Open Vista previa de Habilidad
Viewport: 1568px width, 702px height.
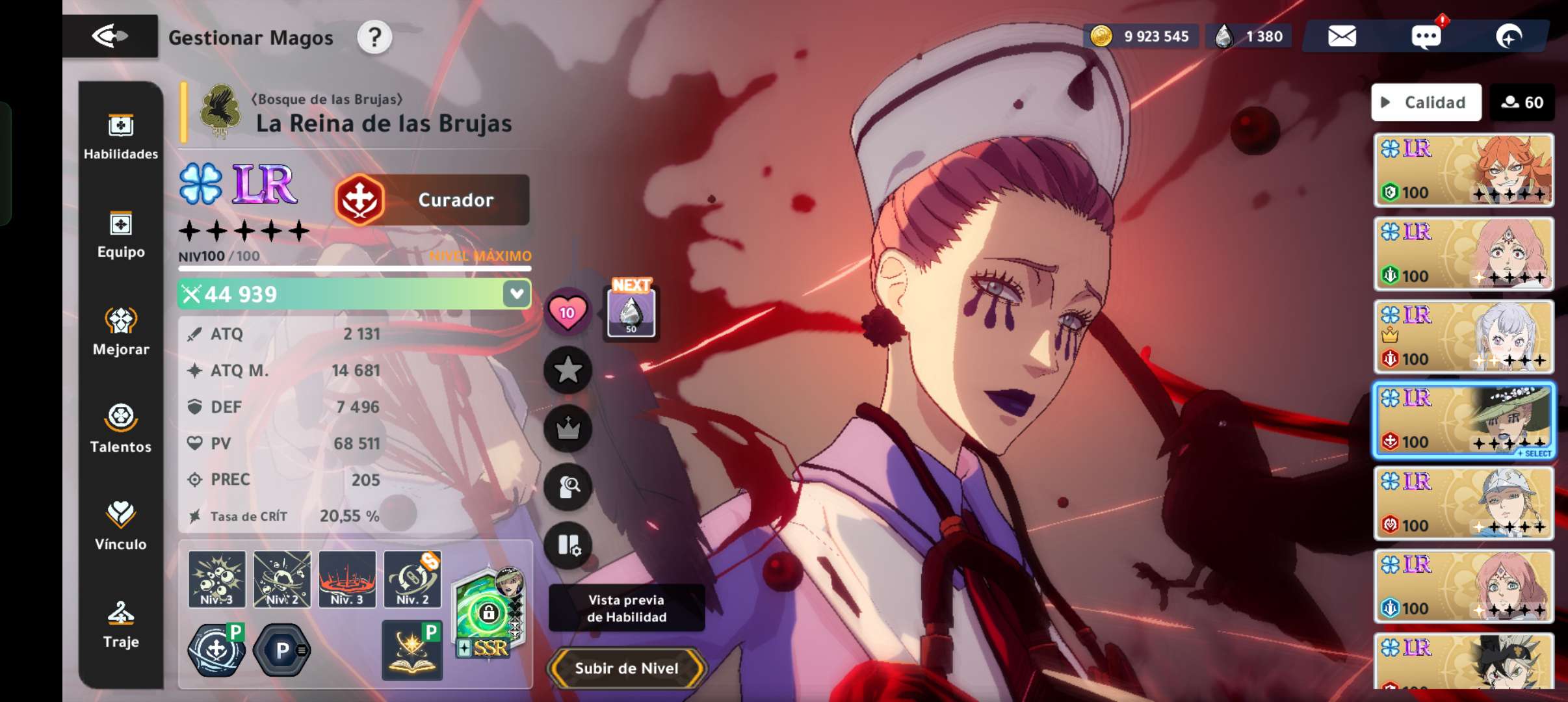coord(626,608)
